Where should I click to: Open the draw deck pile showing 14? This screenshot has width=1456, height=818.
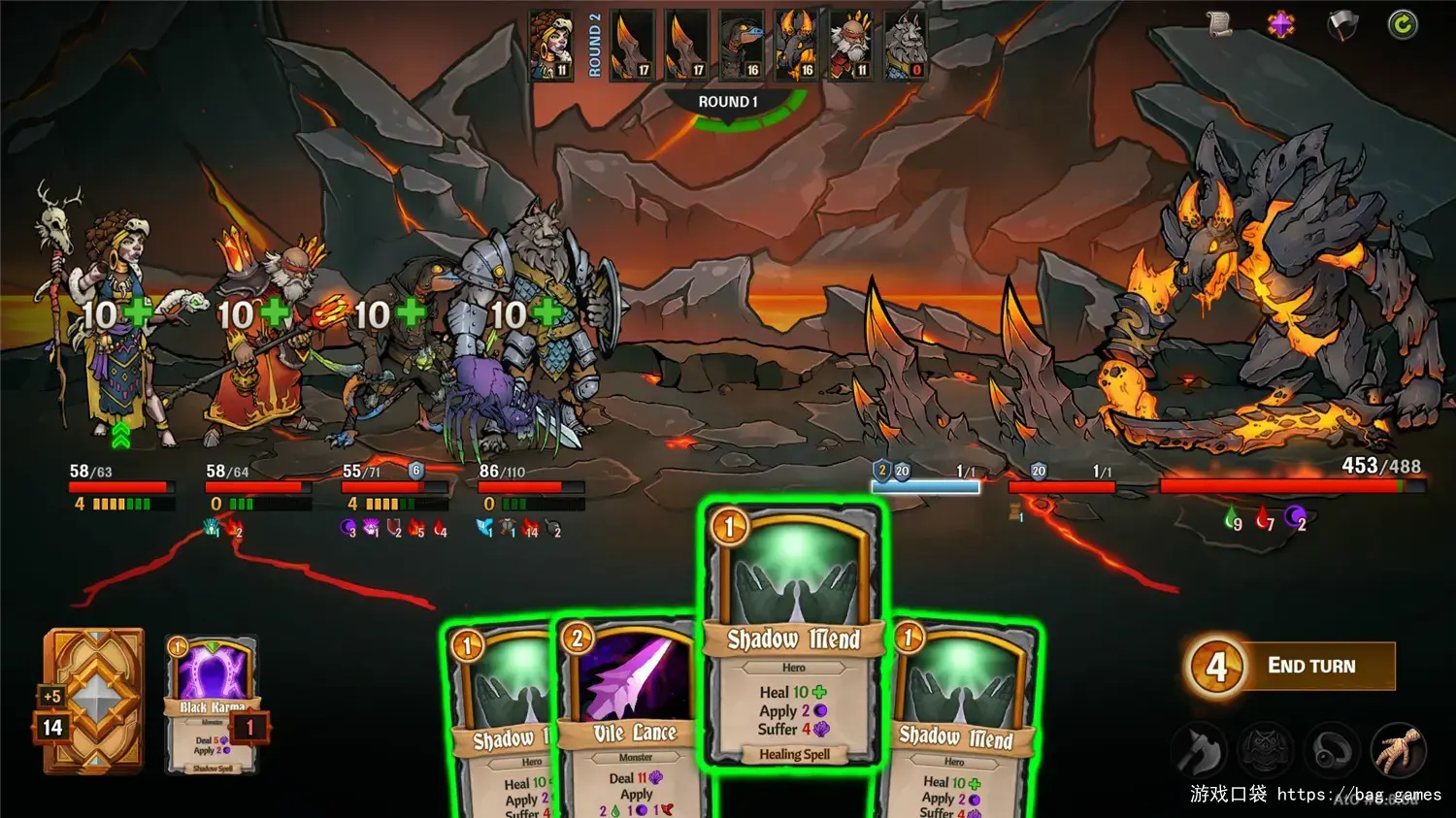coord(93,701)
